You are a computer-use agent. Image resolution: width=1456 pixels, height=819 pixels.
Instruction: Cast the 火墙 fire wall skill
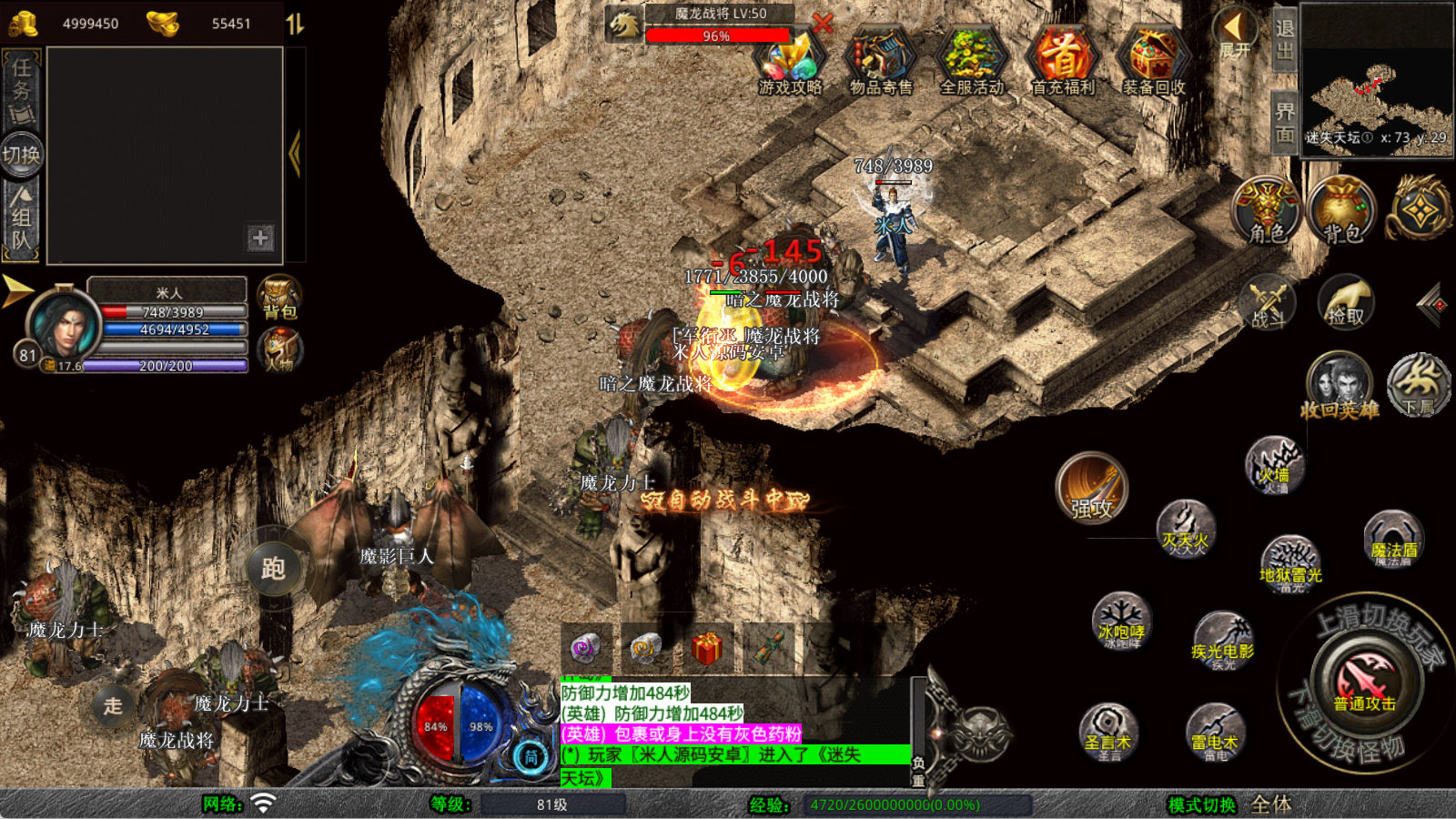coord(1274,464)
